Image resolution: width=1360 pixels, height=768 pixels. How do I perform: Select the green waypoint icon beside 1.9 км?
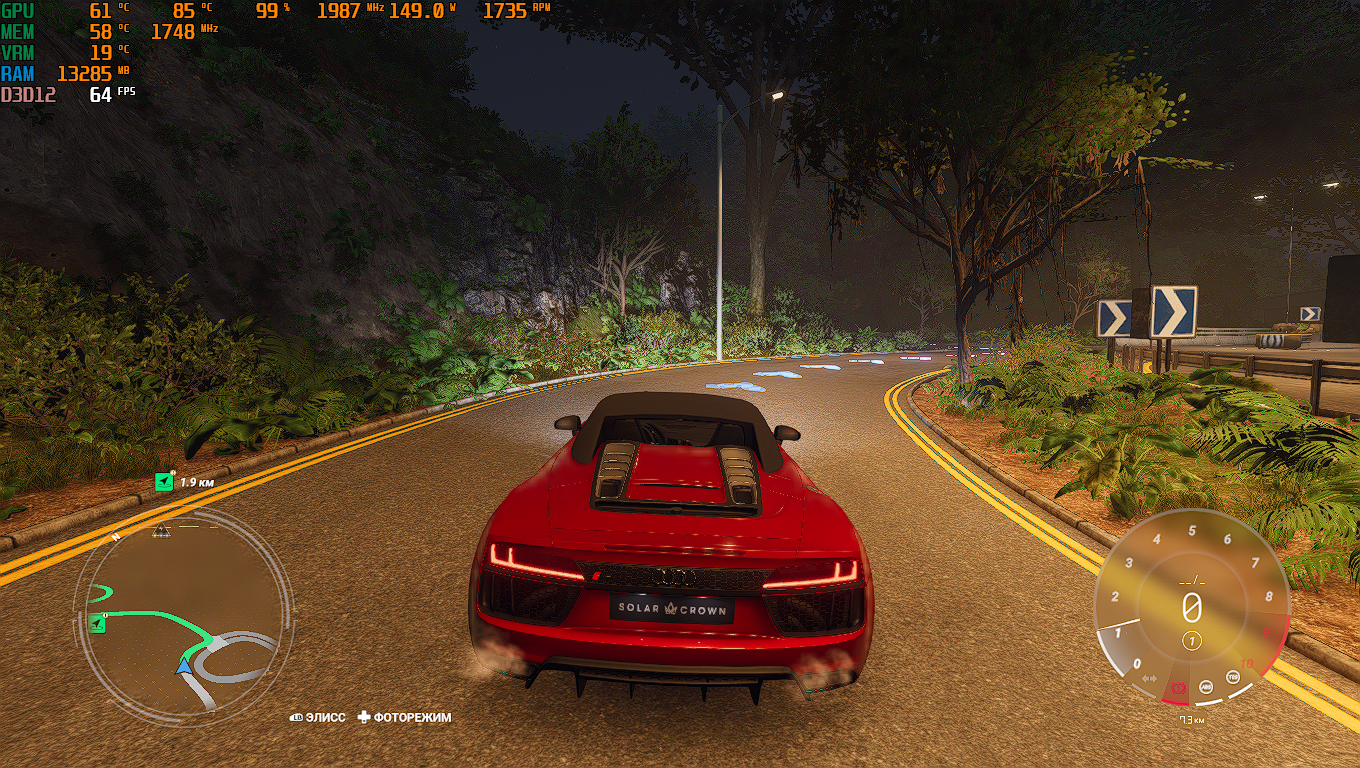164,482
